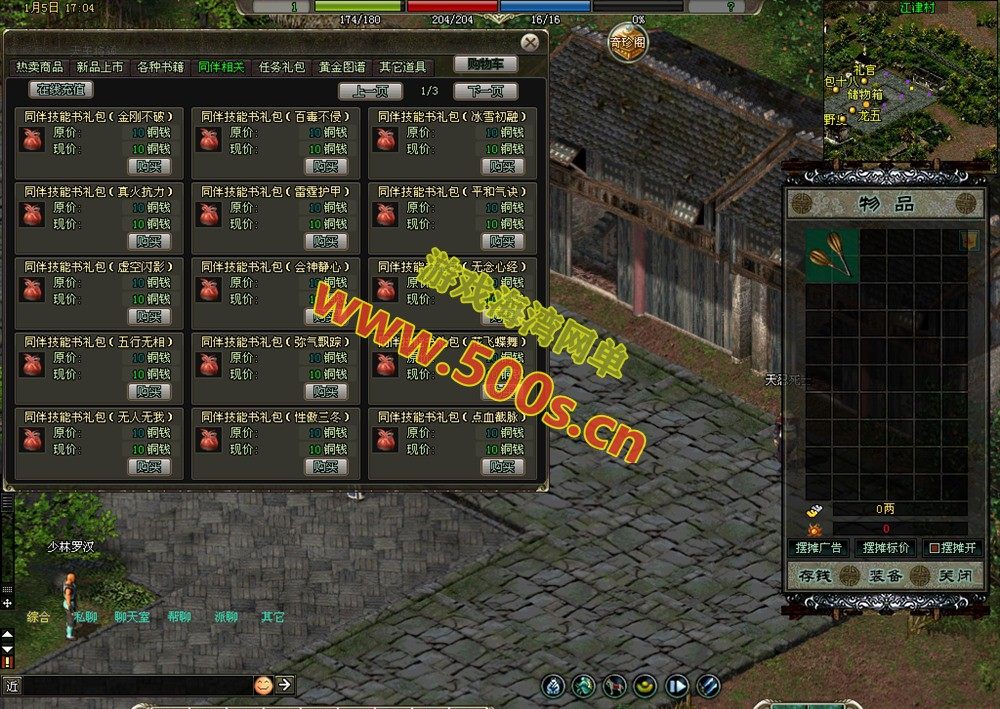Switch chat channel to 聊天室
Image resolution: width=1000 pixels, height=709 pixels.
132,617
